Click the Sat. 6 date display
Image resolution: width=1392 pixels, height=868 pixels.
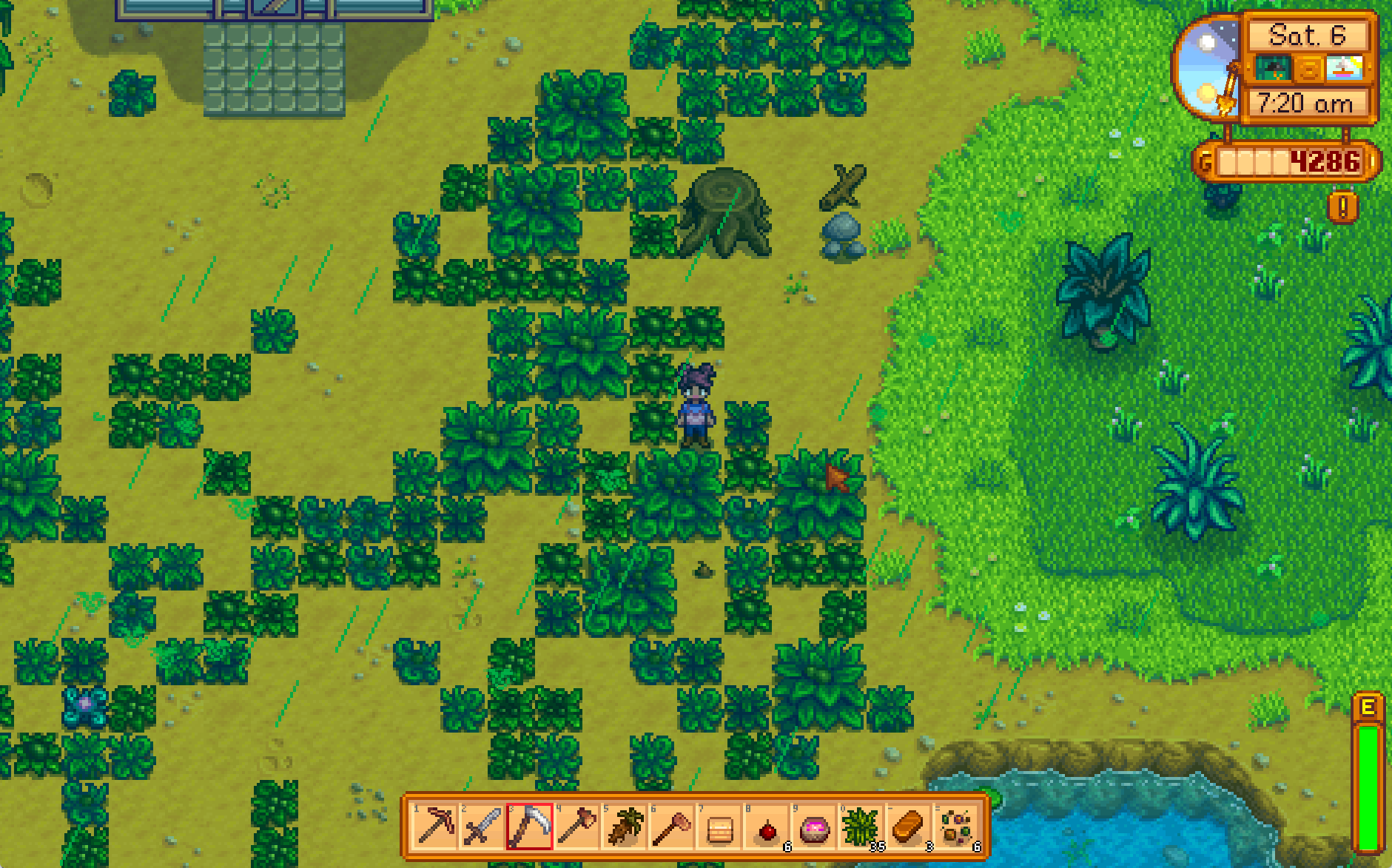1307,36
